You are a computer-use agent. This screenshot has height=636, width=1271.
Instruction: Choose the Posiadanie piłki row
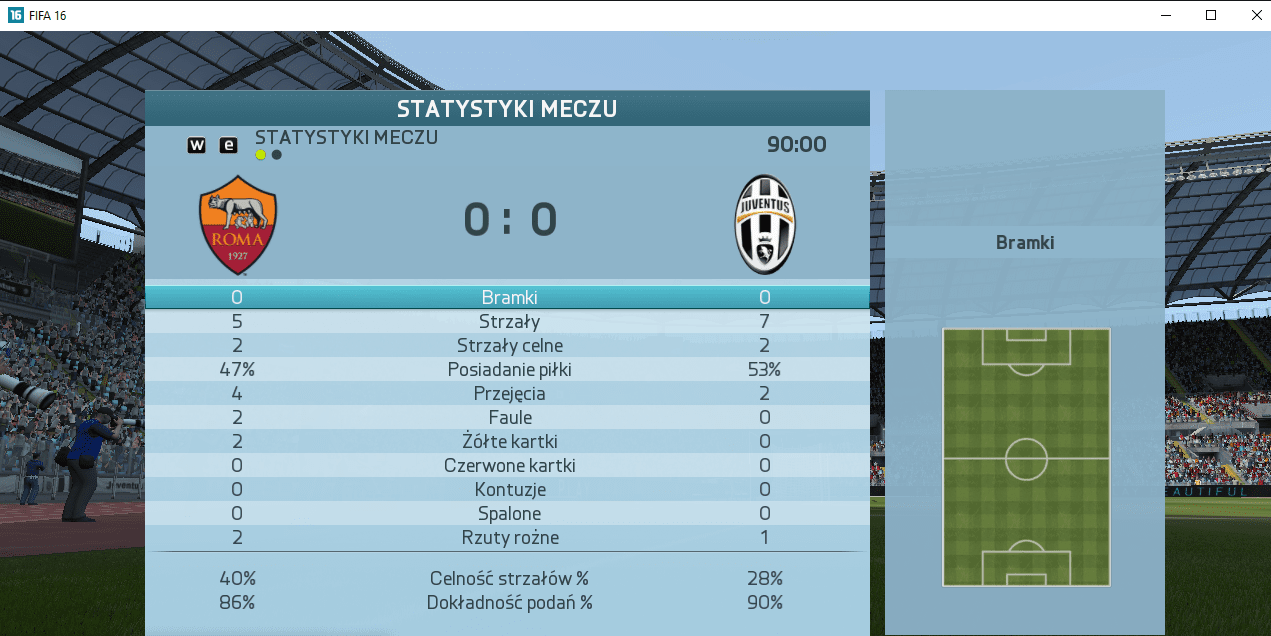tap(508, 369)
